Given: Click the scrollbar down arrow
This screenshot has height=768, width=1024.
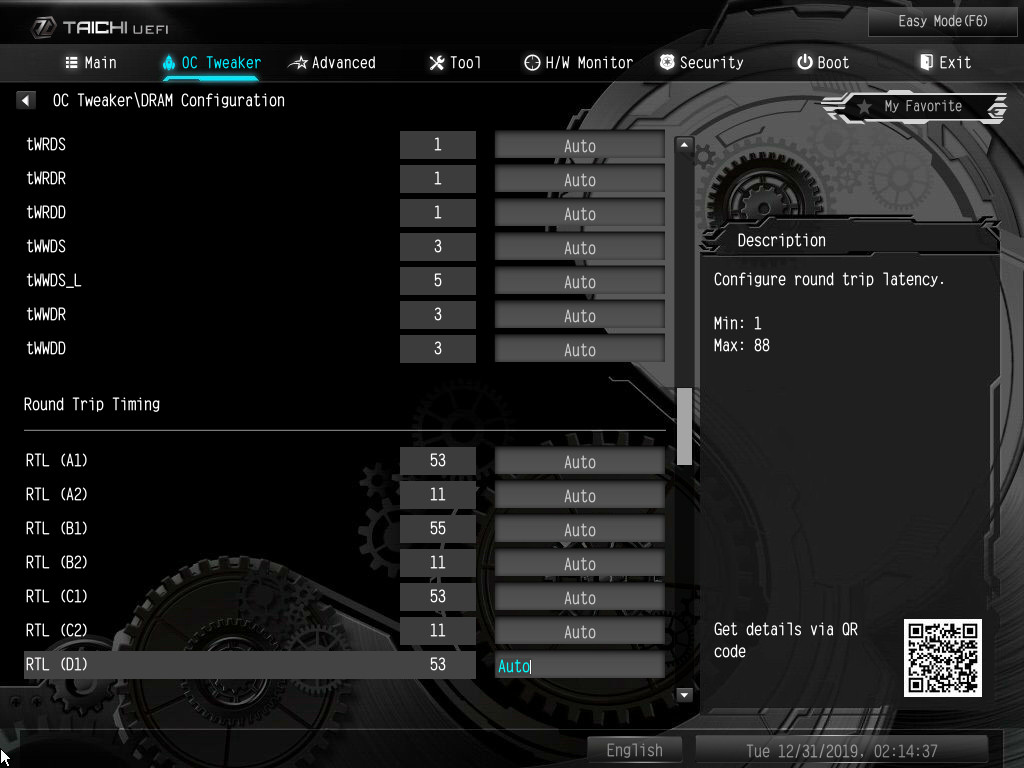Looking at the screenshot, I should (x=685, y=694).
